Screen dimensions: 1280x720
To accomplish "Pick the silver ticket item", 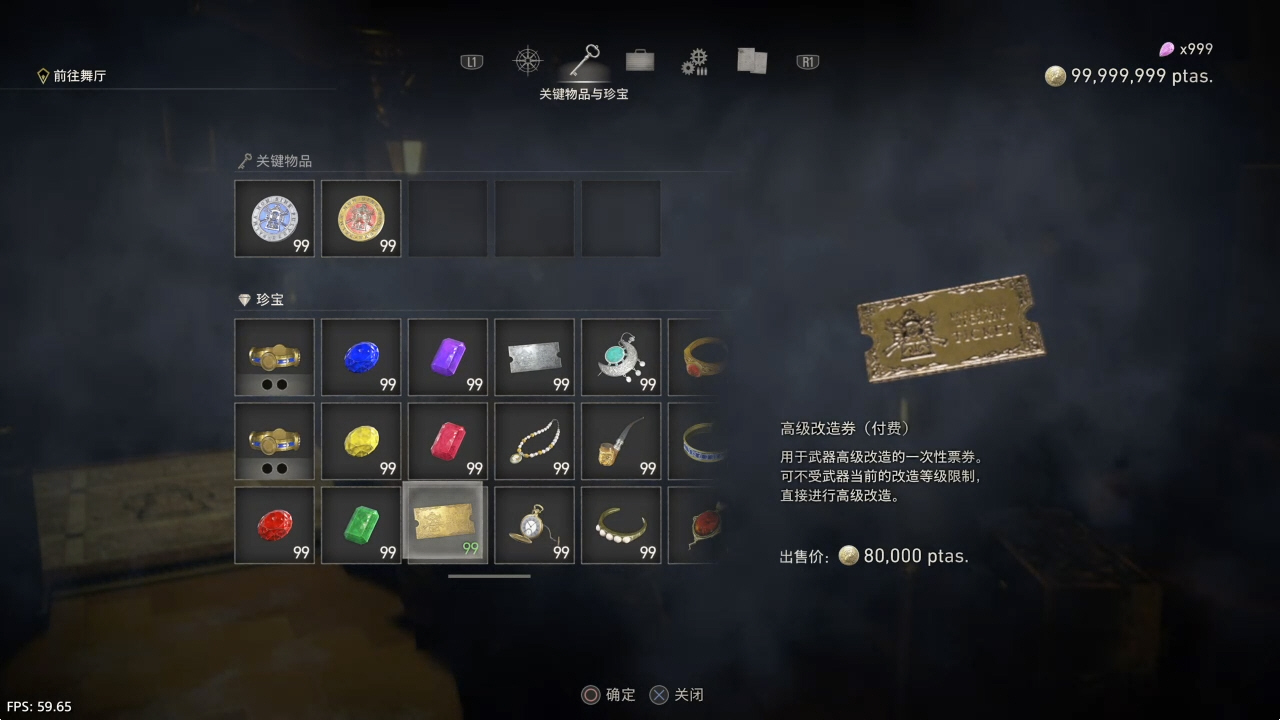I will [x=535, y=357].
